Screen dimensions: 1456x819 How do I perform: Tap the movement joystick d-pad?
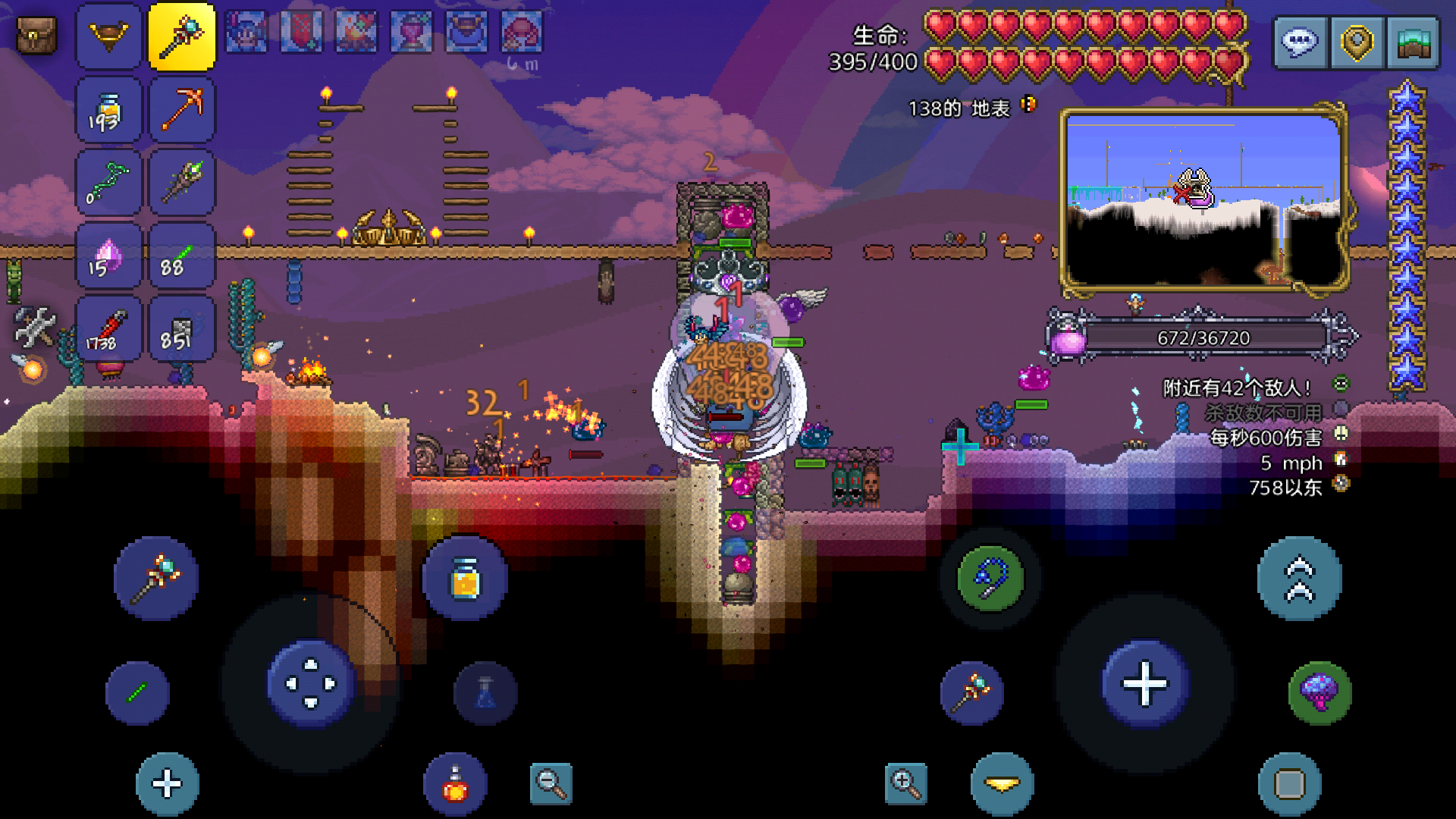point(311,683)
